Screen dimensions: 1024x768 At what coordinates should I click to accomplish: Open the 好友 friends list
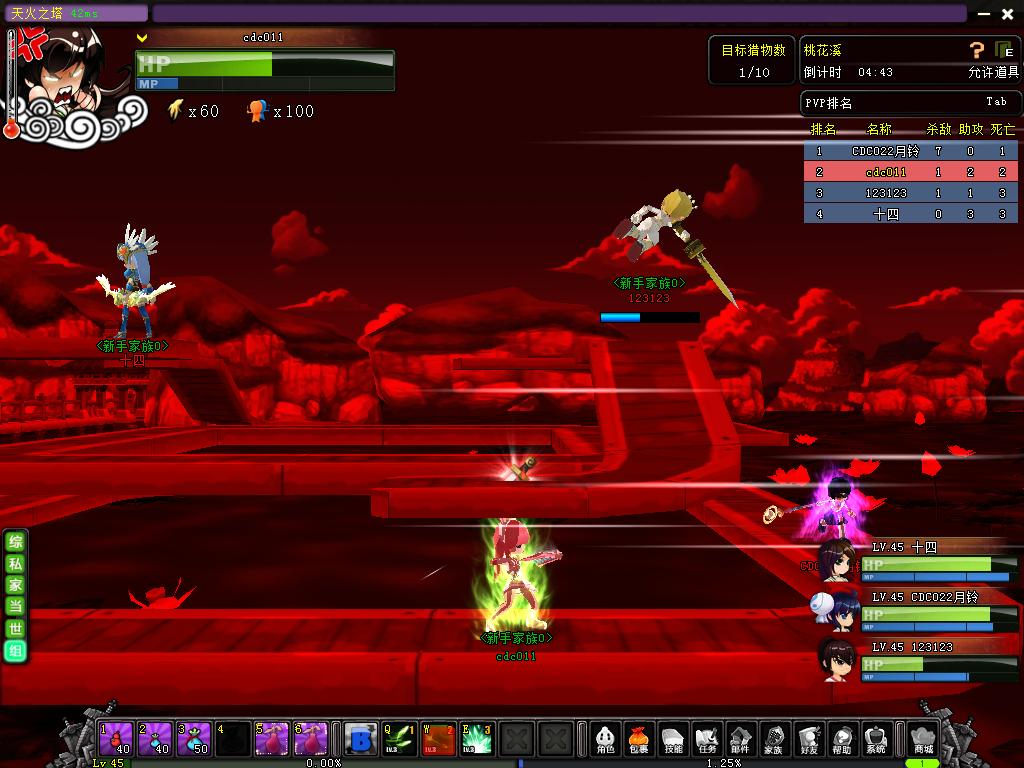(808, 739)
